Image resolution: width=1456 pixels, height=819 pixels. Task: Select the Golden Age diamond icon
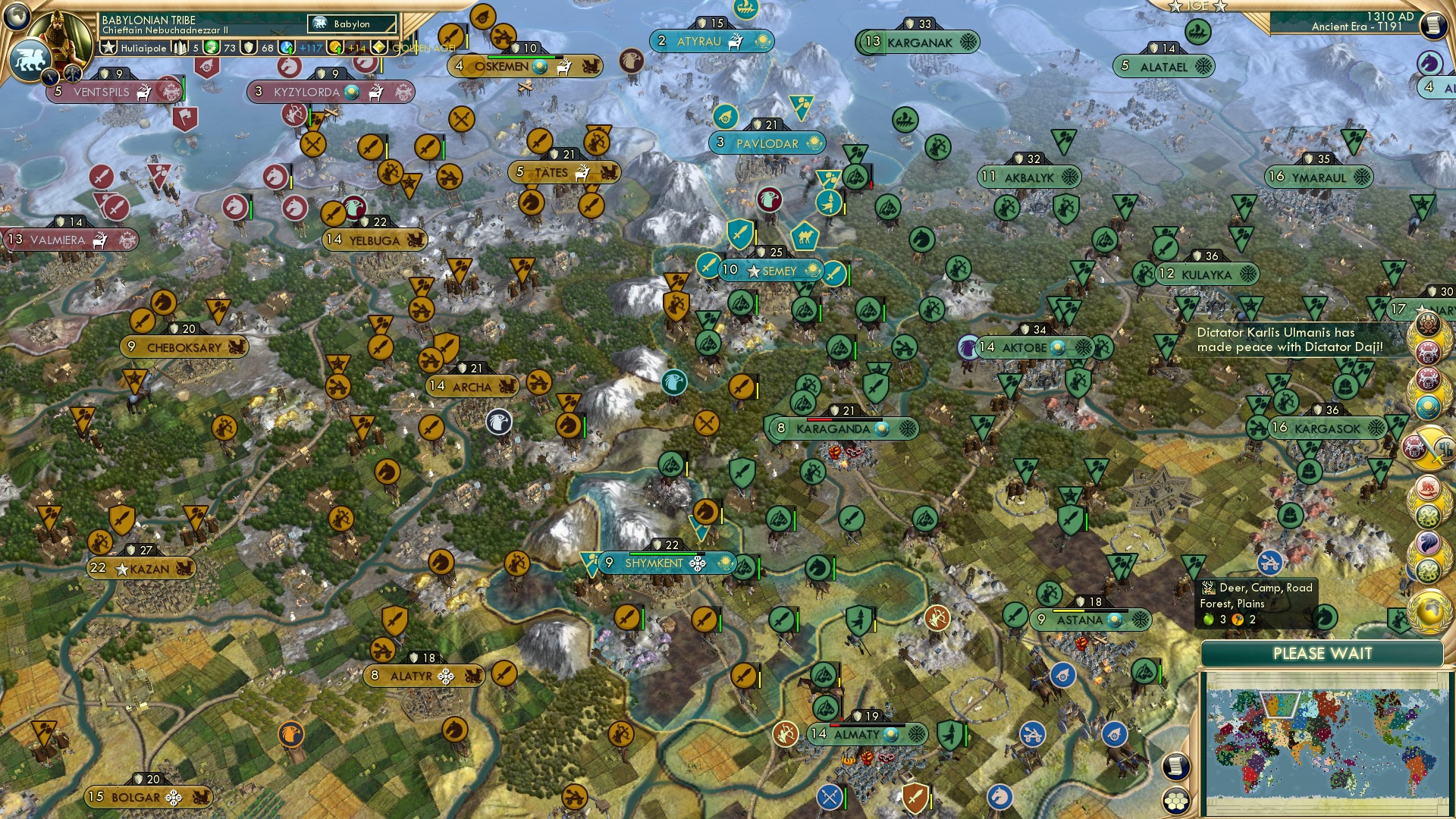(x=380, y=46)
